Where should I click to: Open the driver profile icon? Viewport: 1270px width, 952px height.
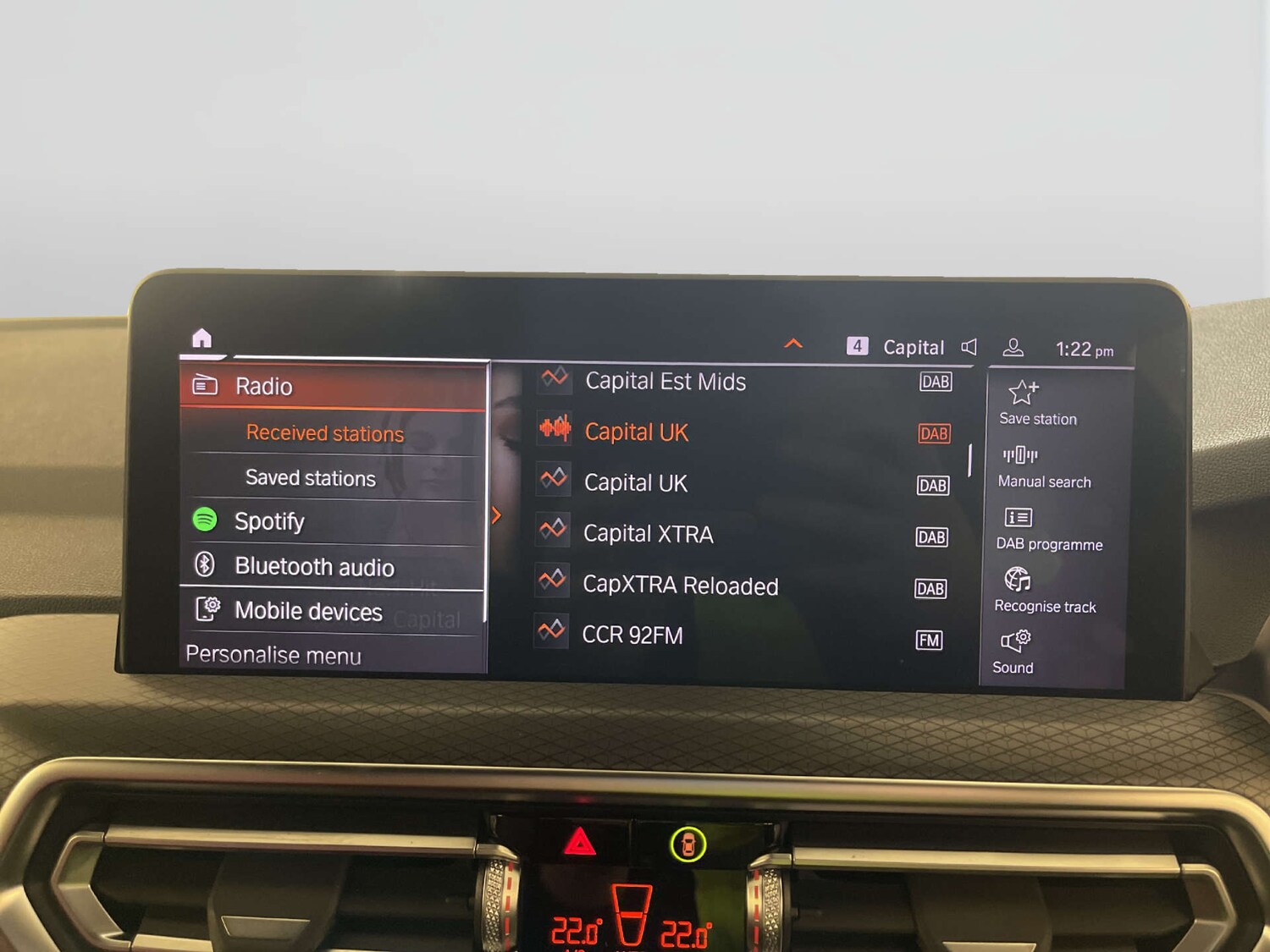(1013, 347)
